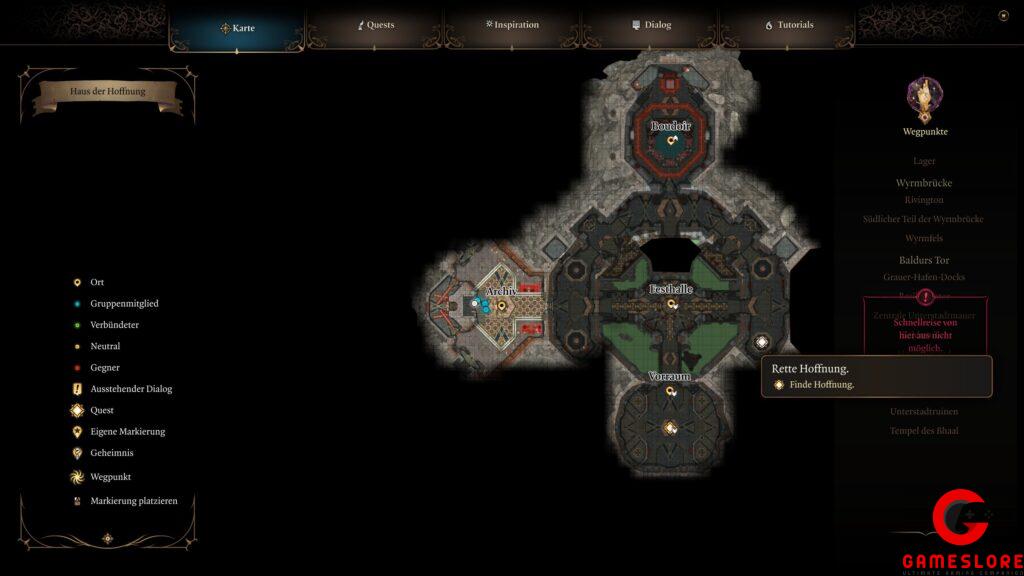This screenshot has width=1024, height=576.
Task: Select the Vorraum location marker
Action: pyautogui.click(x=671, y=391)
